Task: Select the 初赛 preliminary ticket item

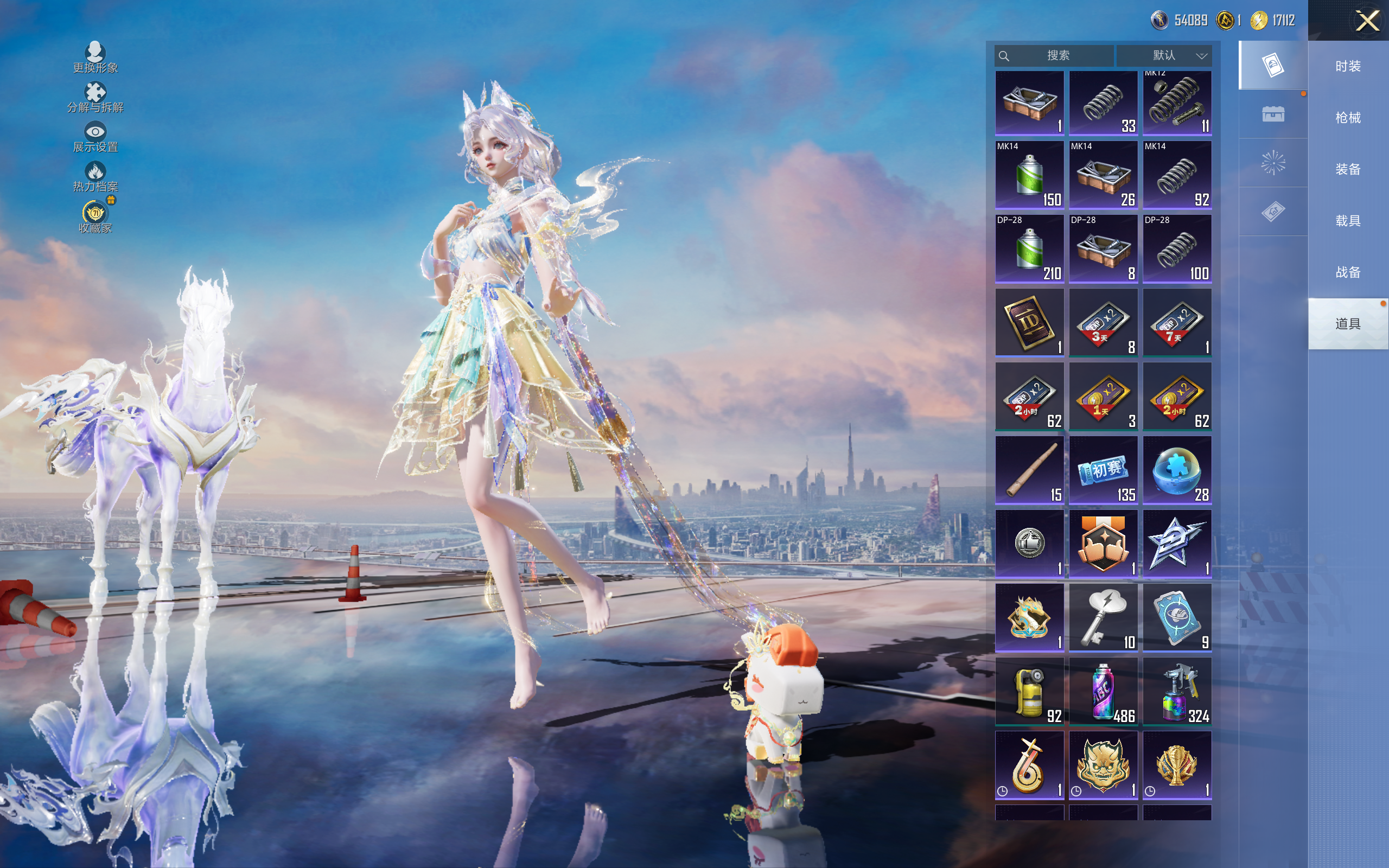Action: tap(1103, 470)
